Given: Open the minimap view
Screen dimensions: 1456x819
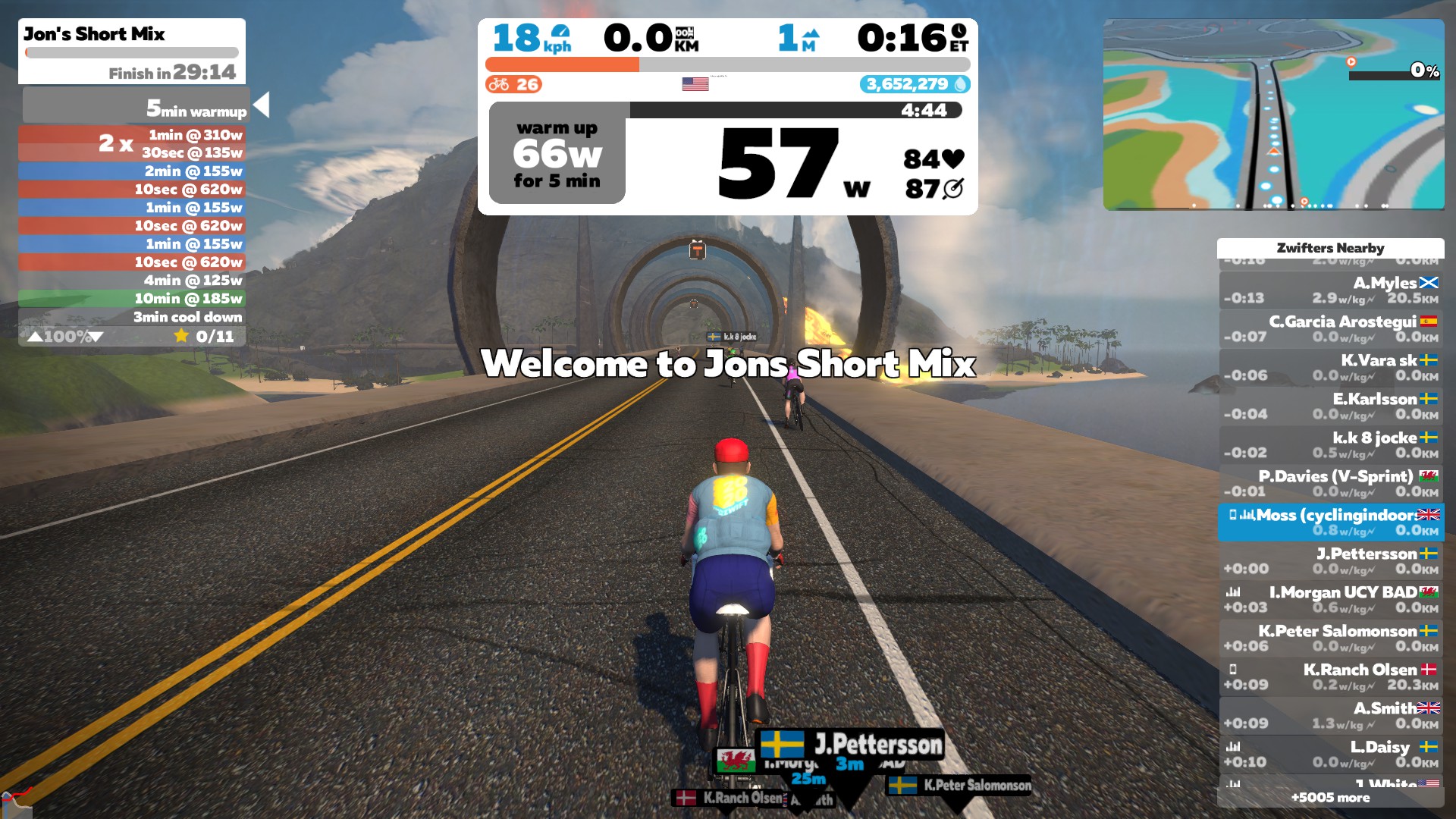Looking at the screenshot, I should pyautogui.click(x=1273, y=115).
